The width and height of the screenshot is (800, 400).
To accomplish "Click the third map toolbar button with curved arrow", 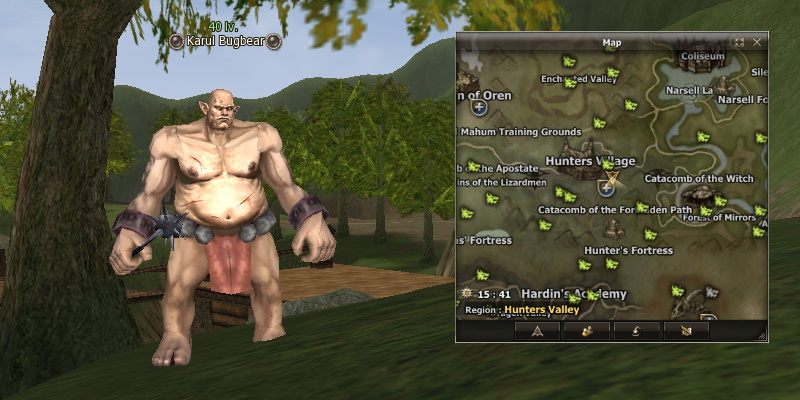I will tap(635, 330).
